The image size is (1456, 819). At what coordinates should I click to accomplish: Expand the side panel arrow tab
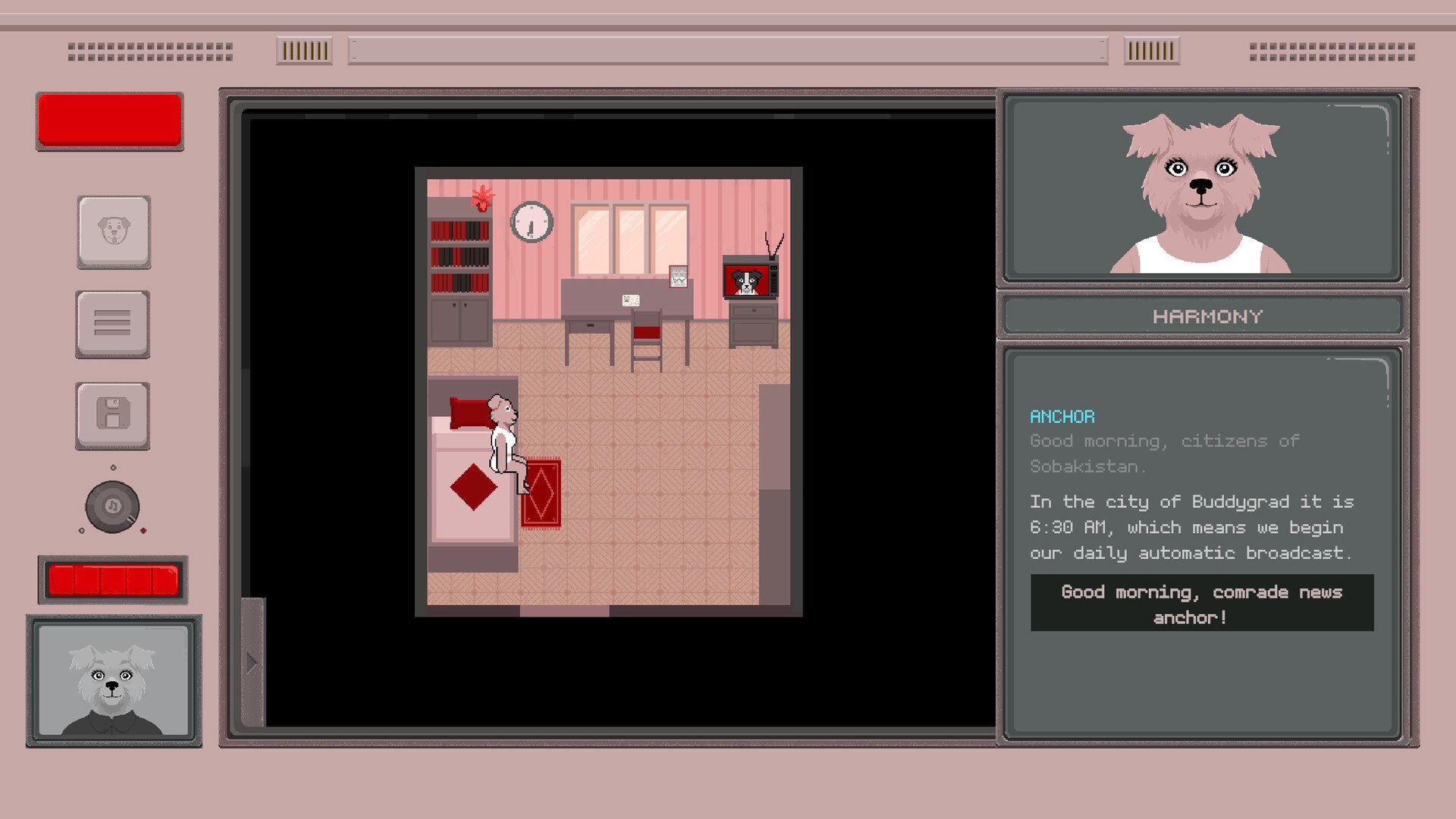pos(253,663)
